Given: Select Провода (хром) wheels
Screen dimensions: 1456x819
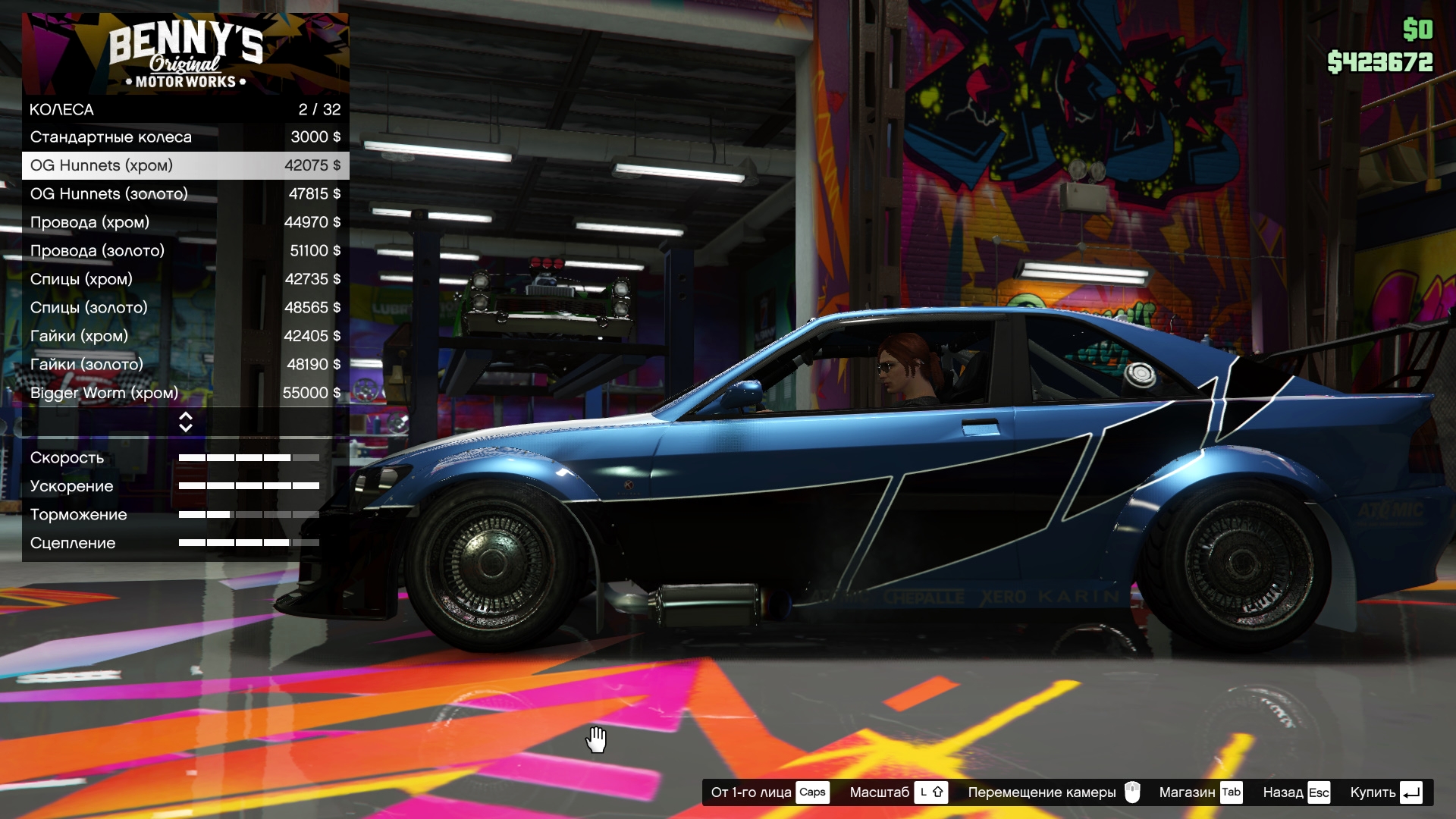Looking at the screenshot, I should 185,222.
